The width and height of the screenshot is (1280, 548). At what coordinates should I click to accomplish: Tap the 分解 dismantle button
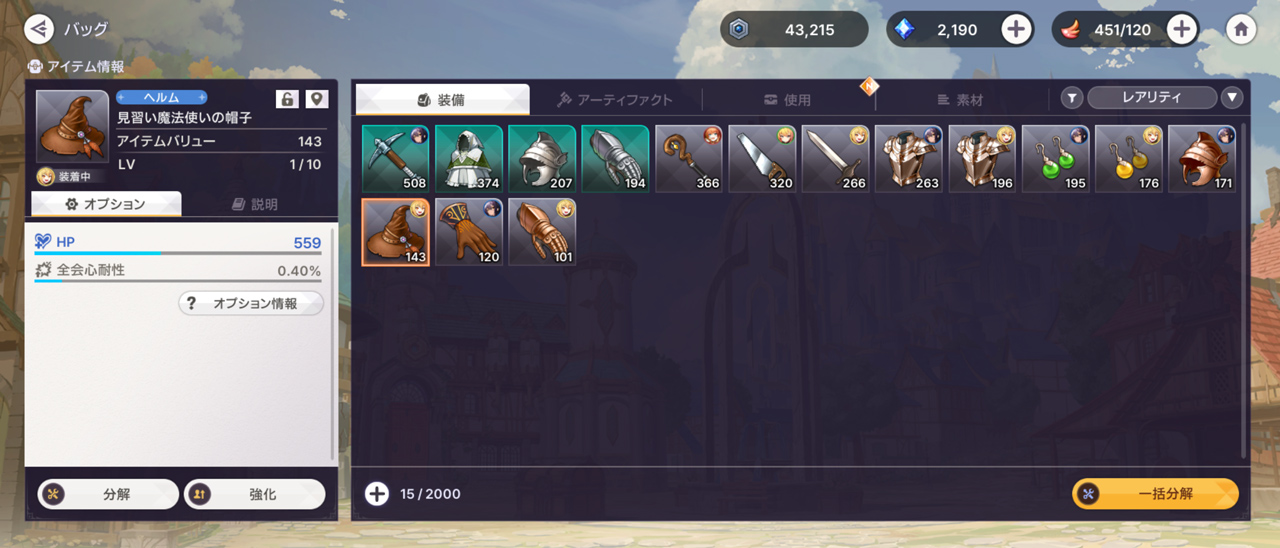(108, 494)
